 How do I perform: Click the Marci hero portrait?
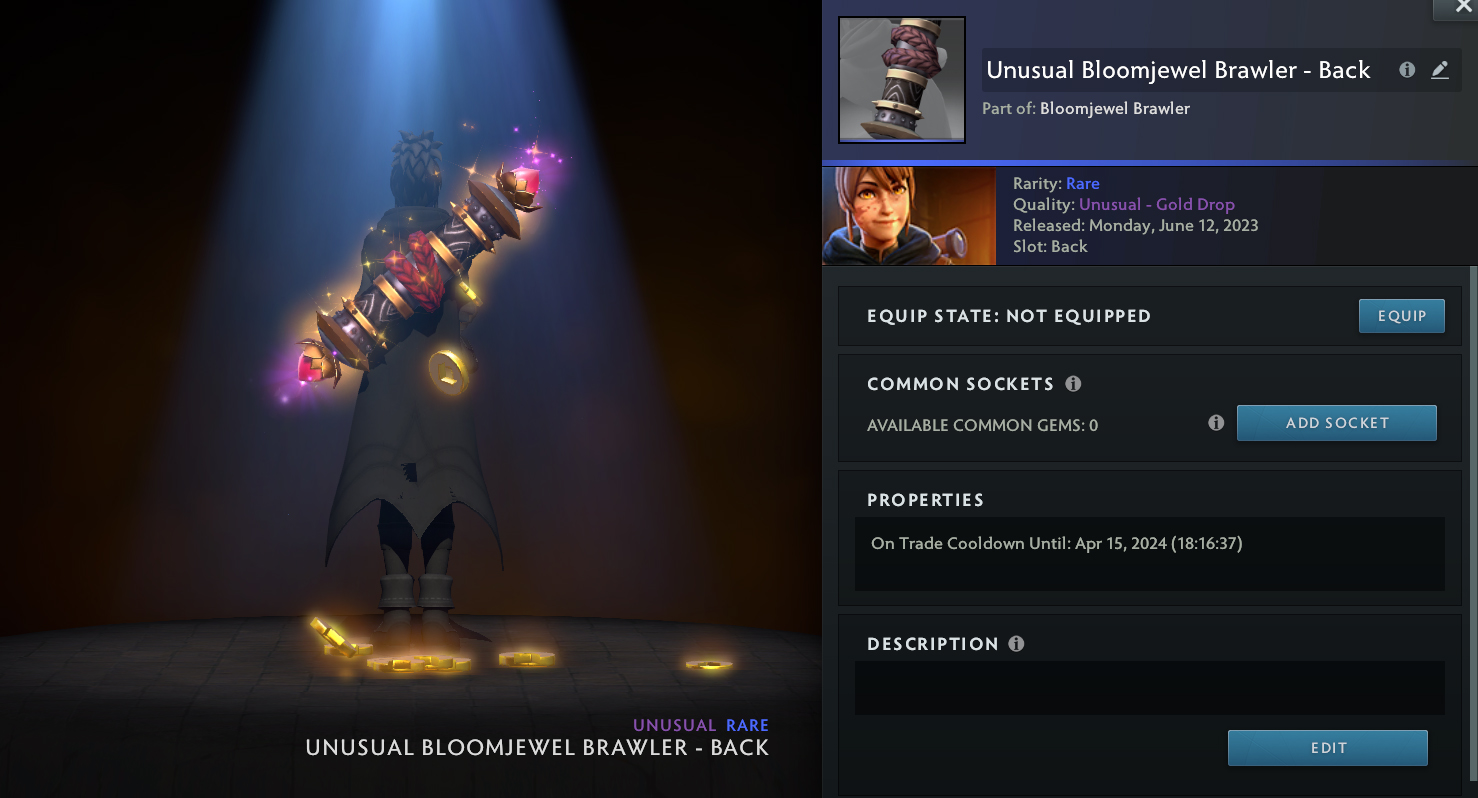(x=908, y=216)
